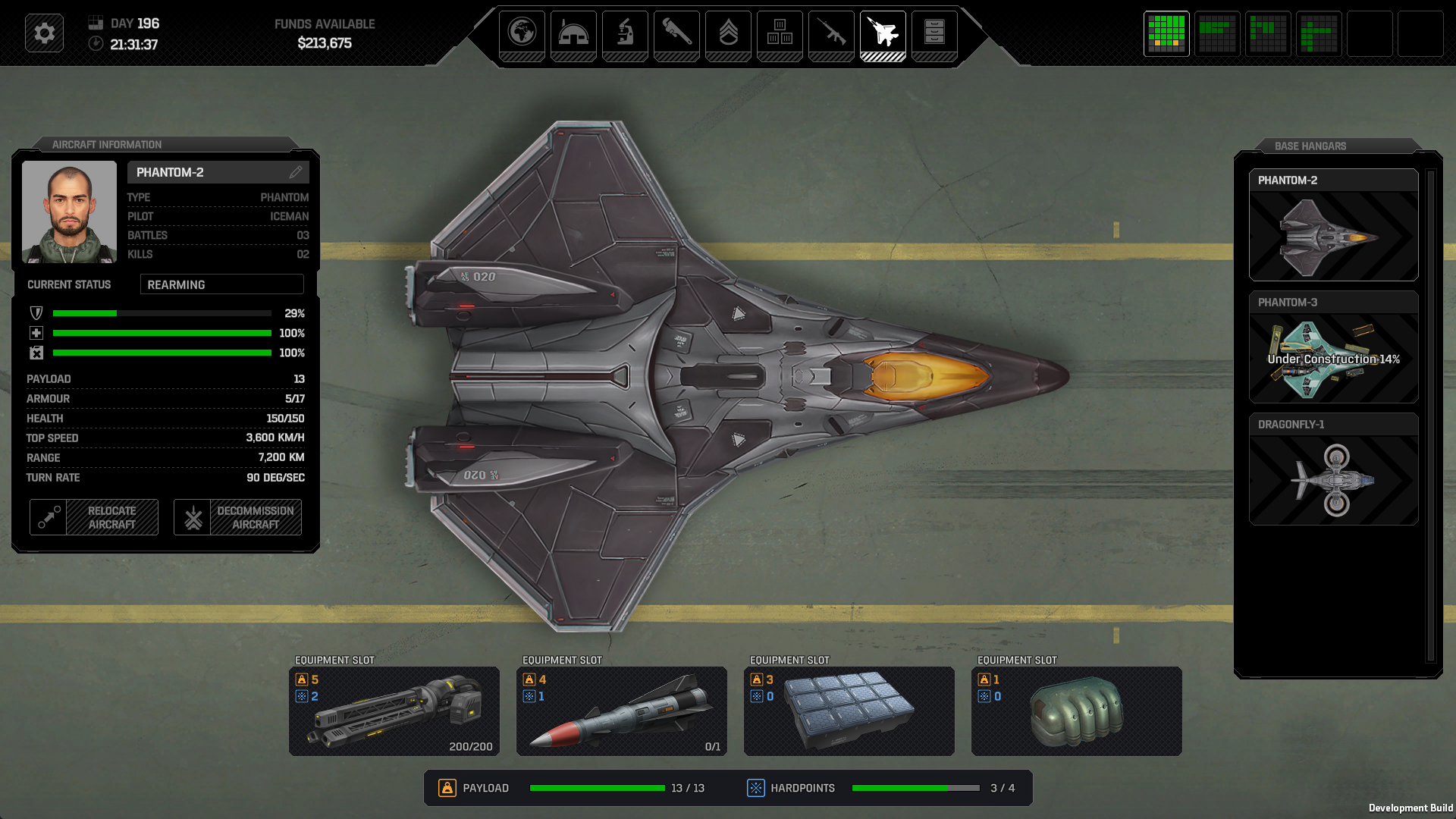
Task: Open the research microscope panel
Action: point(625,34)
